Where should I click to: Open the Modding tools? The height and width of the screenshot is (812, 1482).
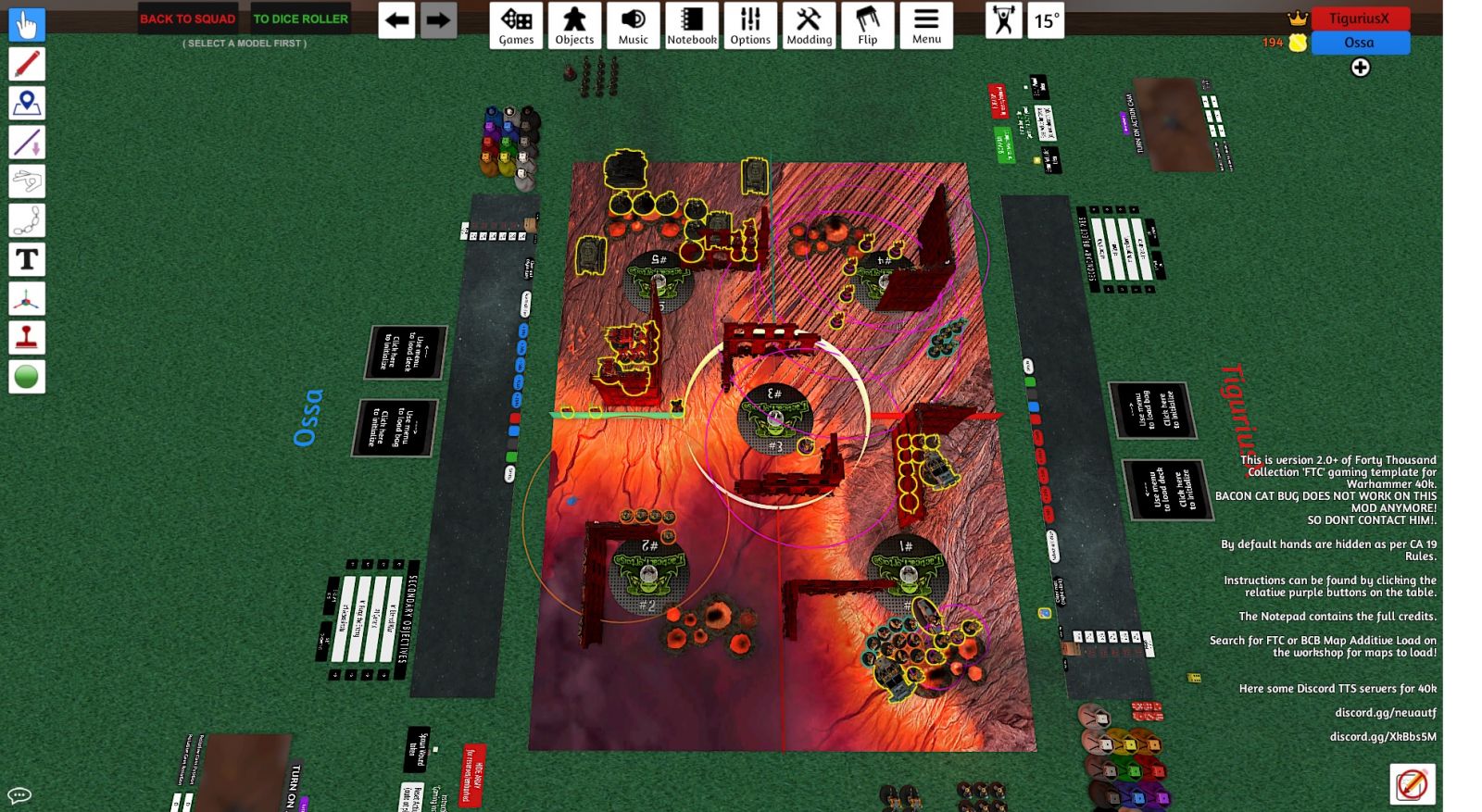tap(809, 25)
